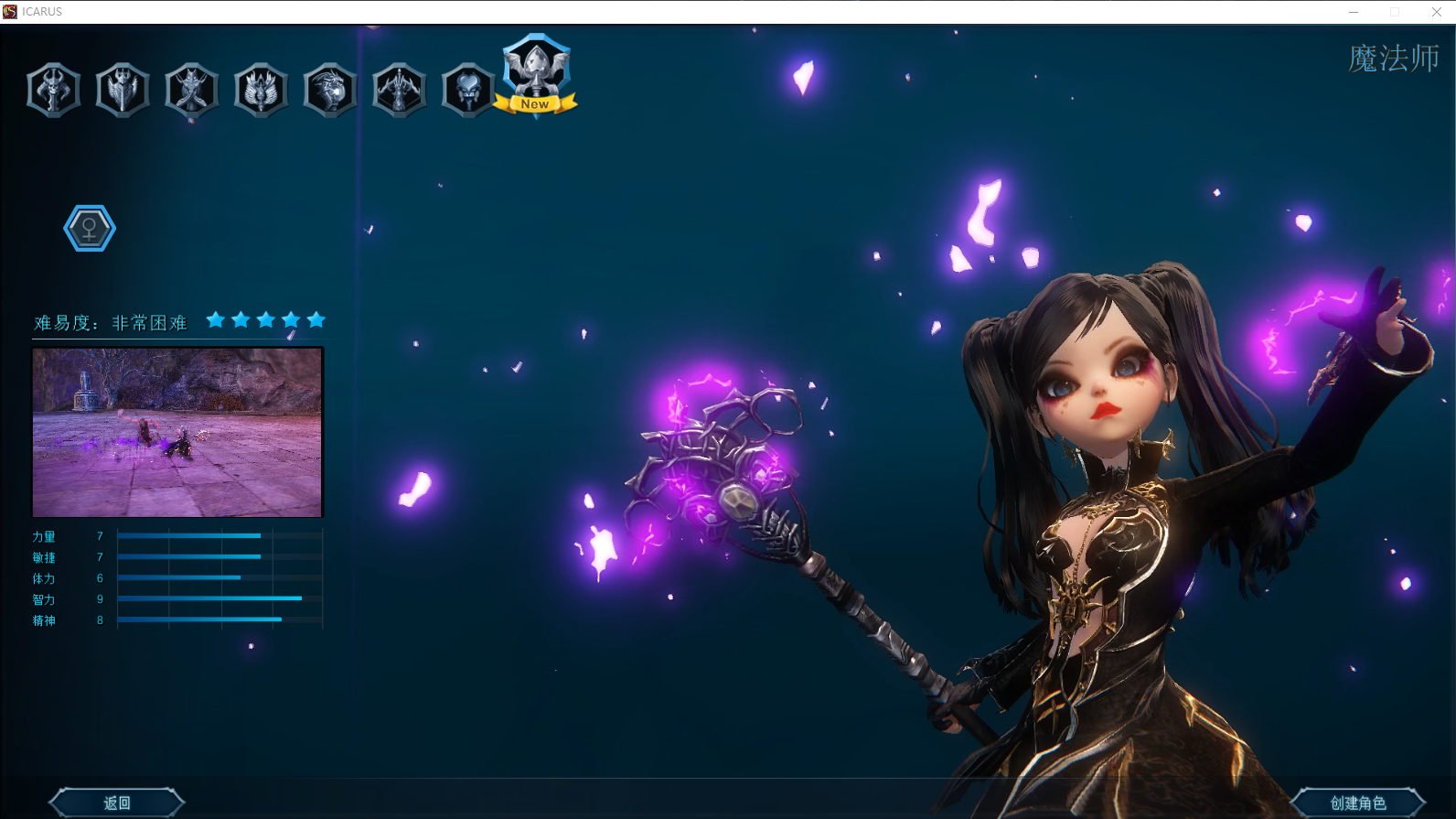
Task: Go back with the 返回 button
Action: (x=117, y=803)
